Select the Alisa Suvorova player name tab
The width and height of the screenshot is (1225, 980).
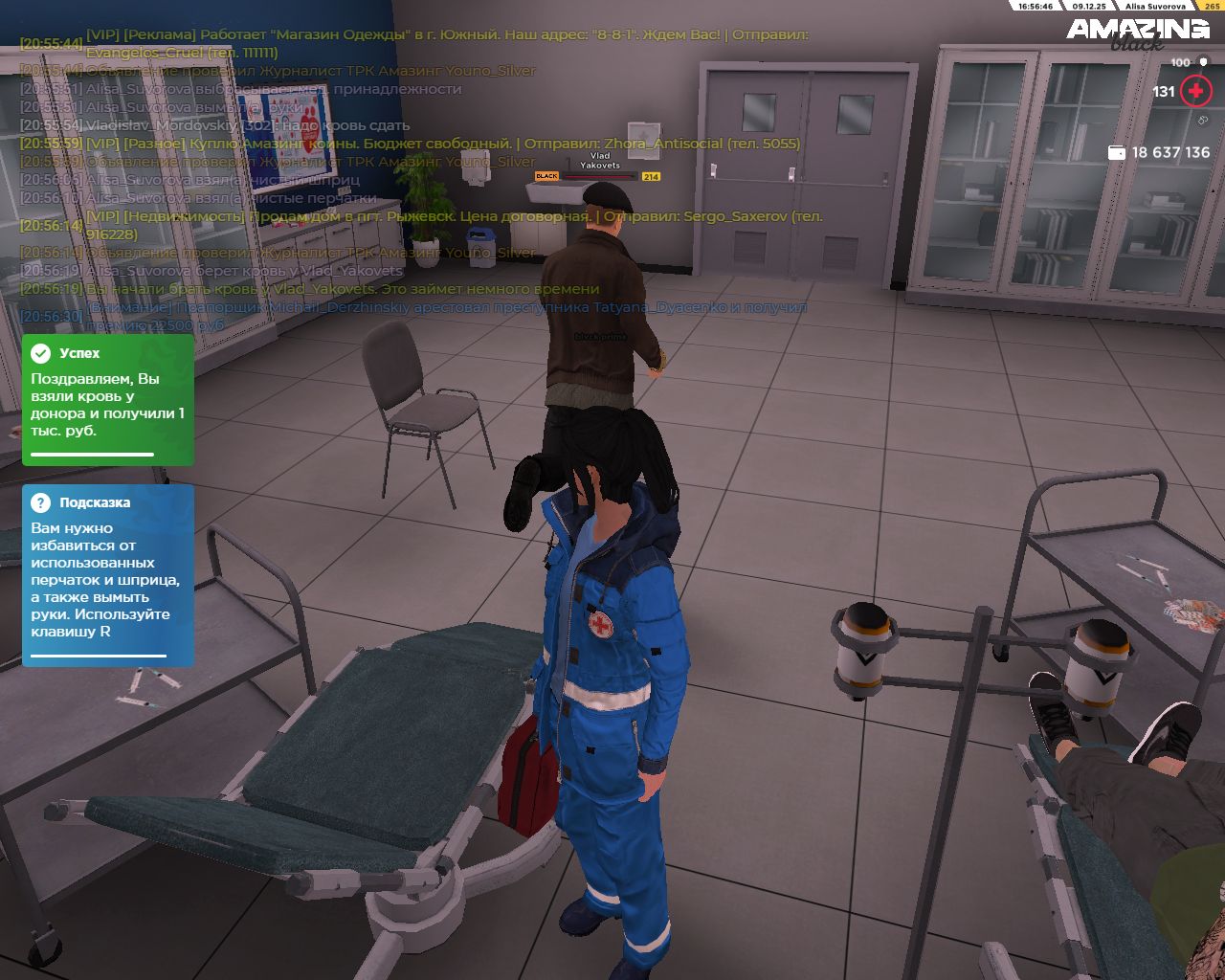coord(1154,6)
